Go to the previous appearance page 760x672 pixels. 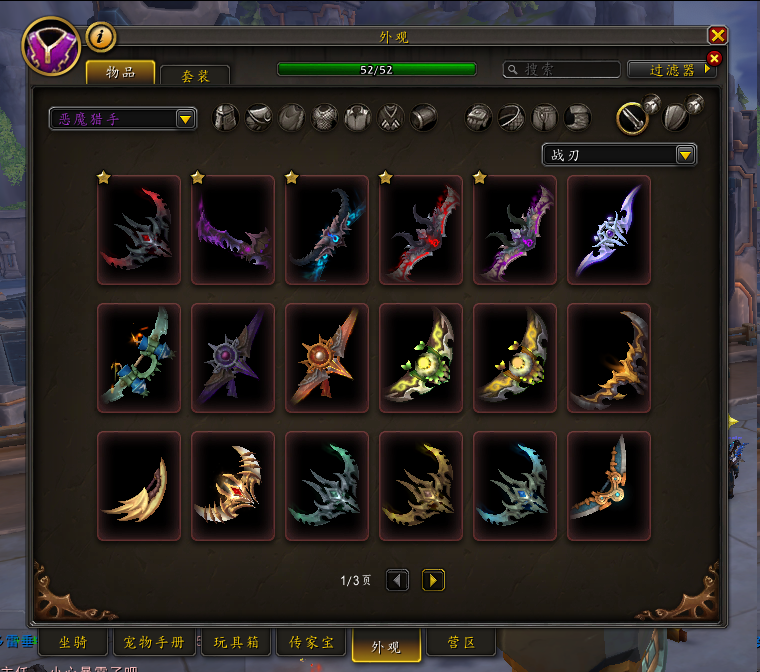(x=397, y=580)
